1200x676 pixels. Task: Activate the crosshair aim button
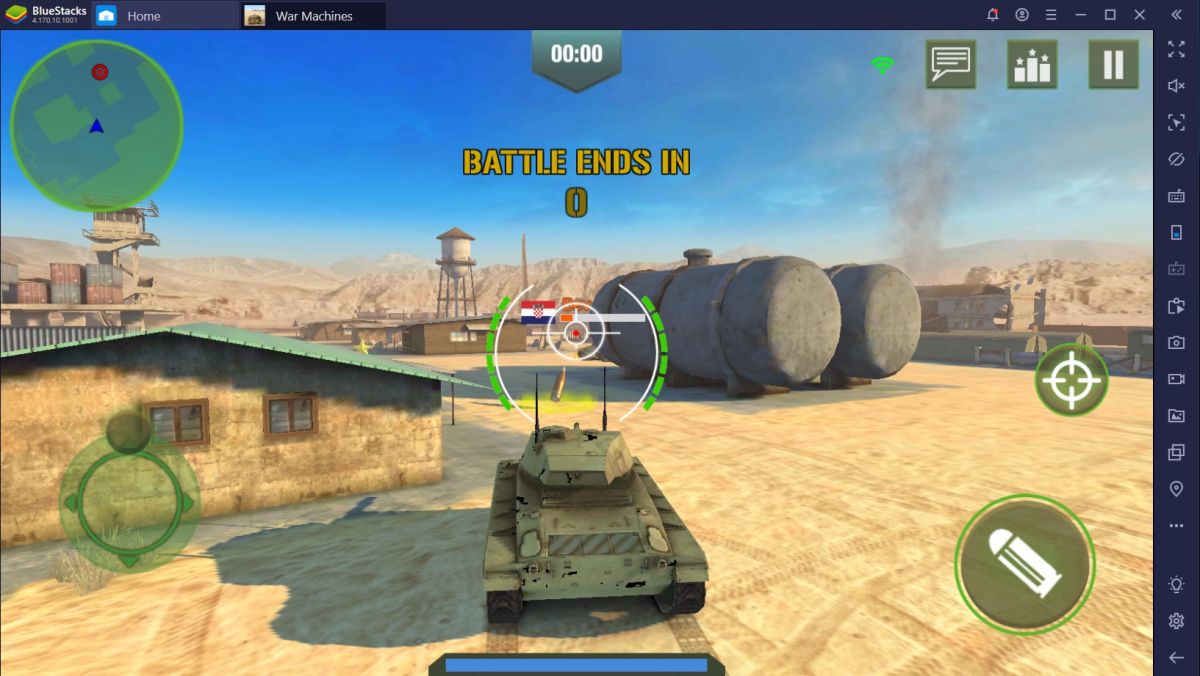click(1071, 380)
